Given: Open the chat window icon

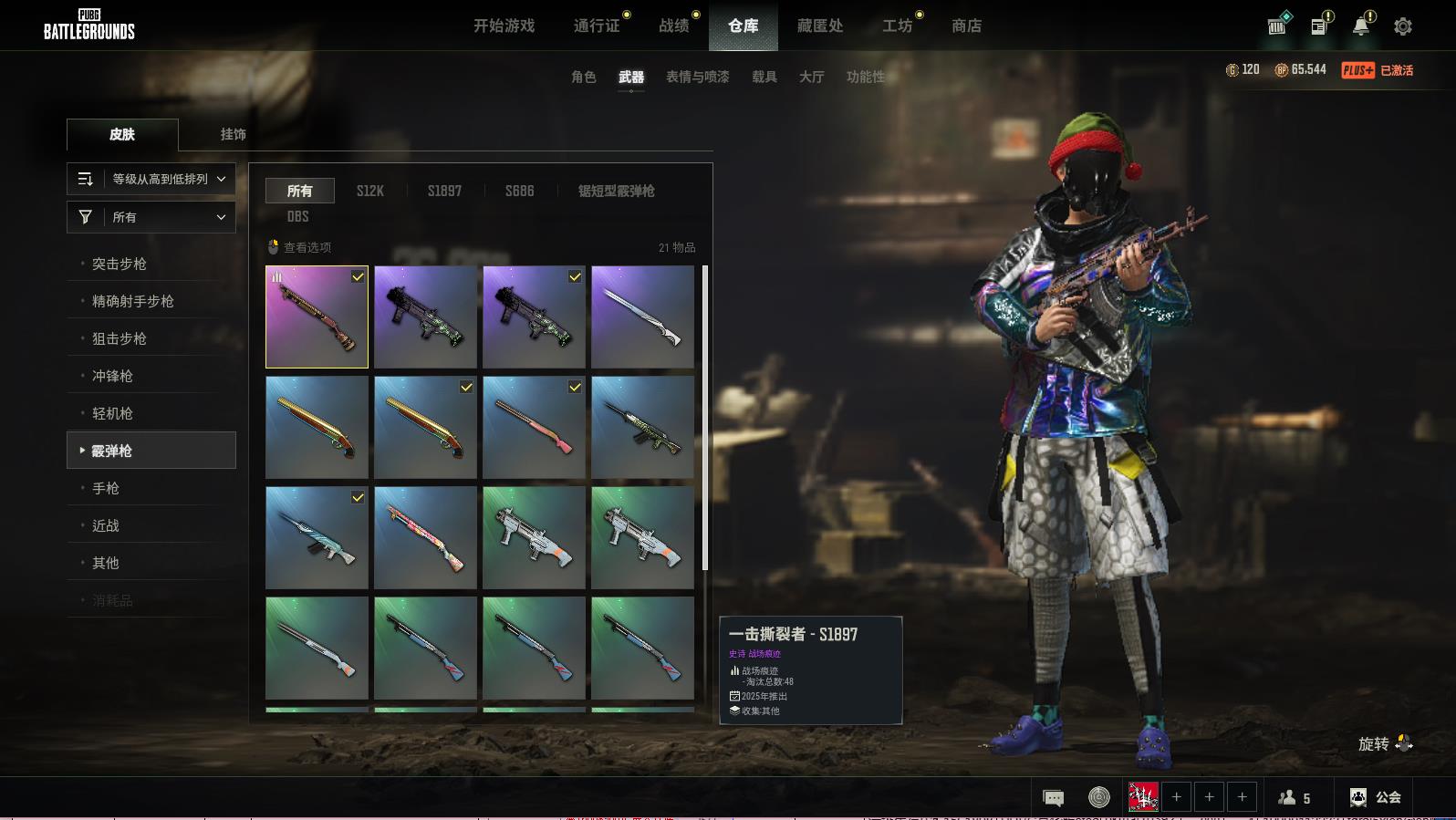Looking at the screenshot, I should 1053,798.
